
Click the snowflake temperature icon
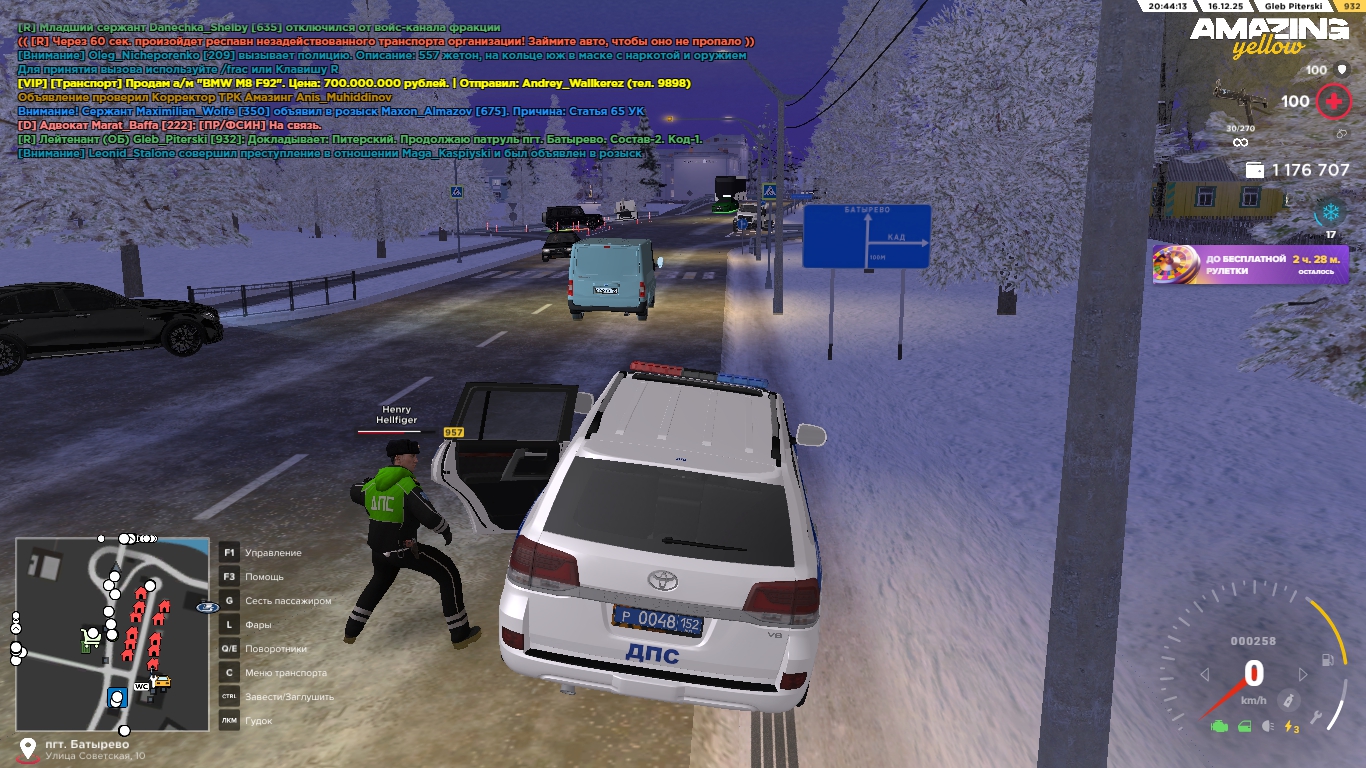(x=1330, y=212)
